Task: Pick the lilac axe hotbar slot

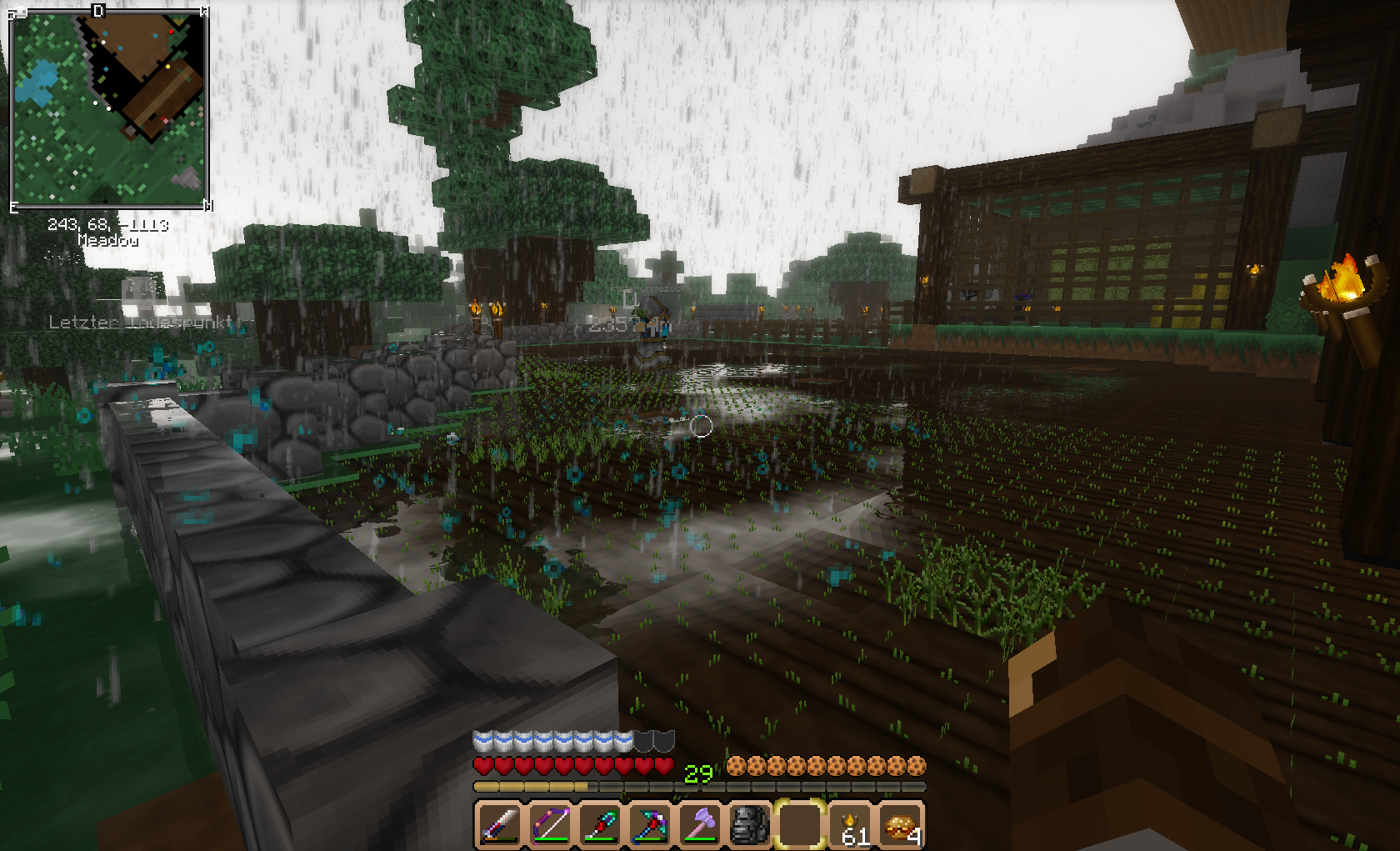Action: (x=700, y=824)
